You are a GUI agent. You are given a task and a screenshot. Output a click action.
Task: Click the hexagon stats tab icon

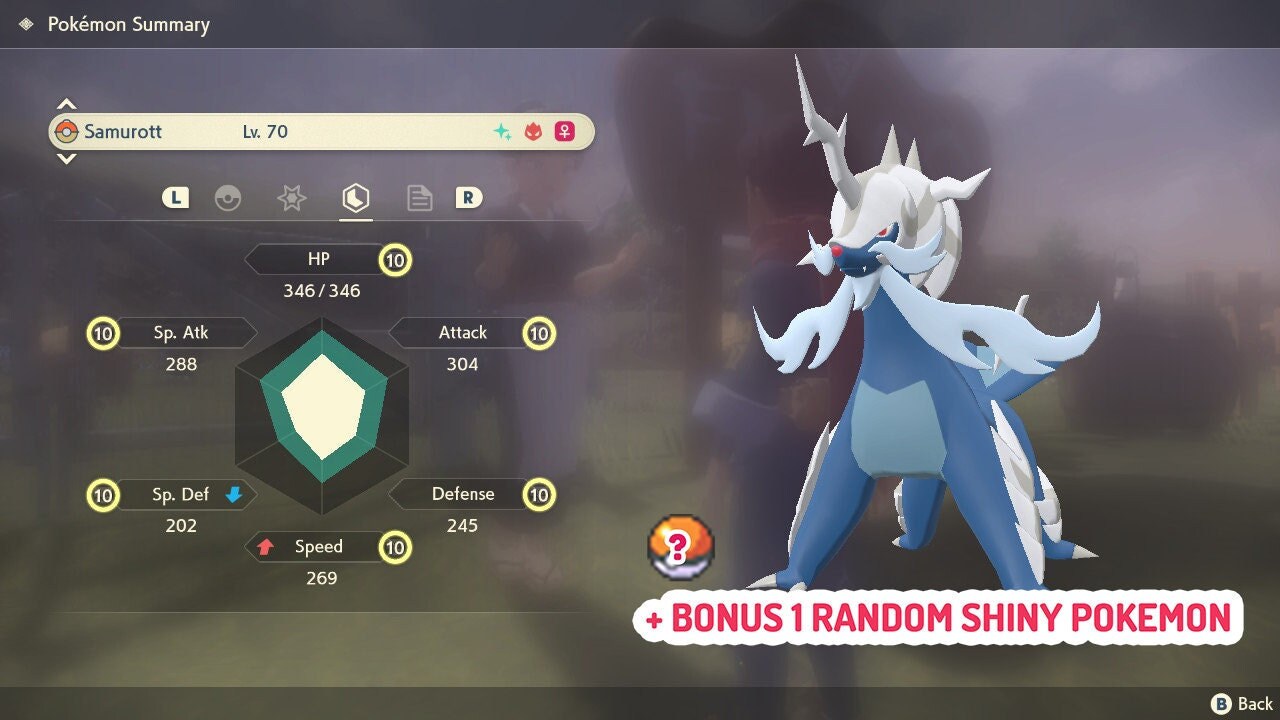[355, 198]
